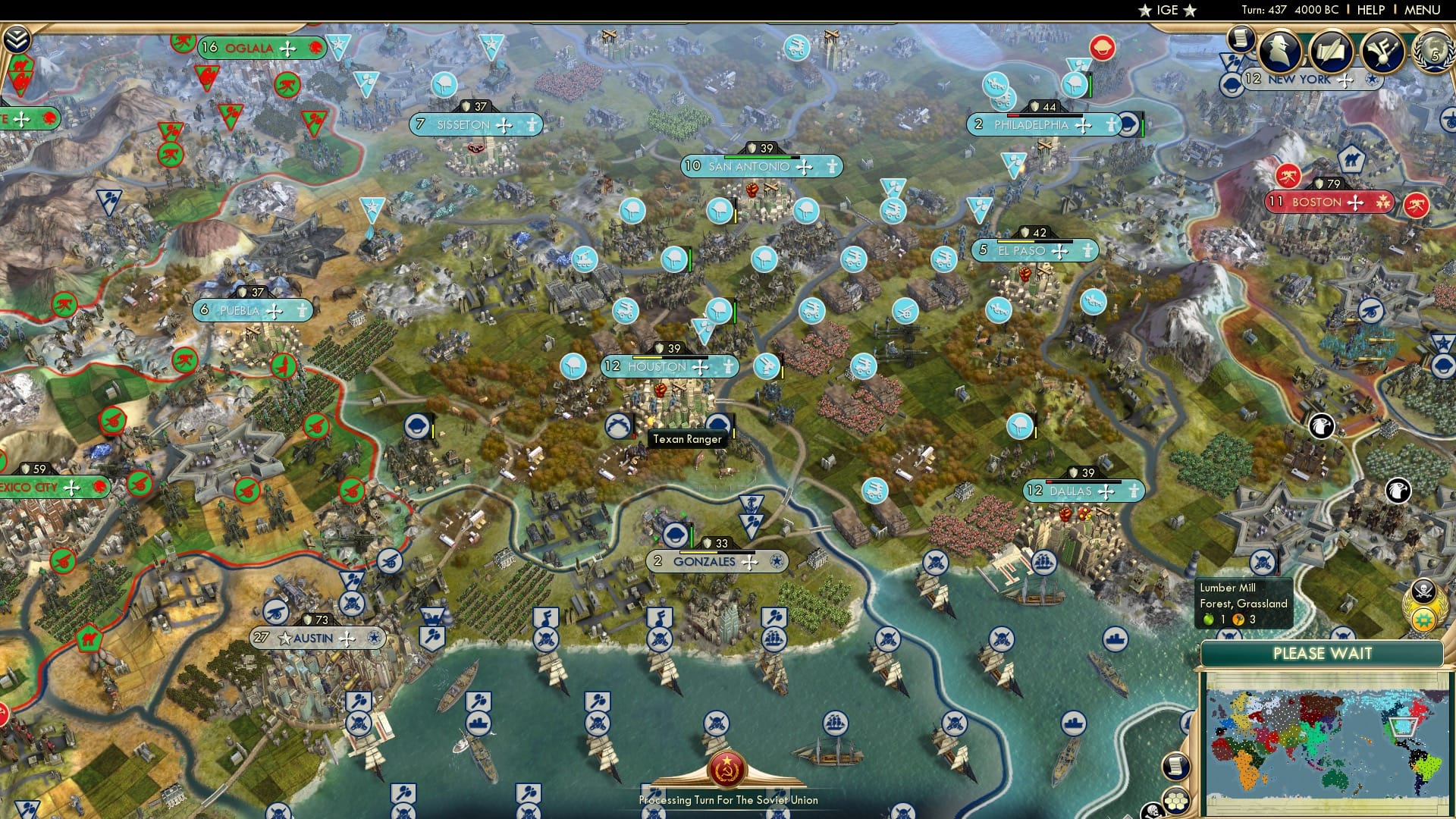Click the star icon on the Austin city banner
The image size is (1456, 819).
pos(284,638)
